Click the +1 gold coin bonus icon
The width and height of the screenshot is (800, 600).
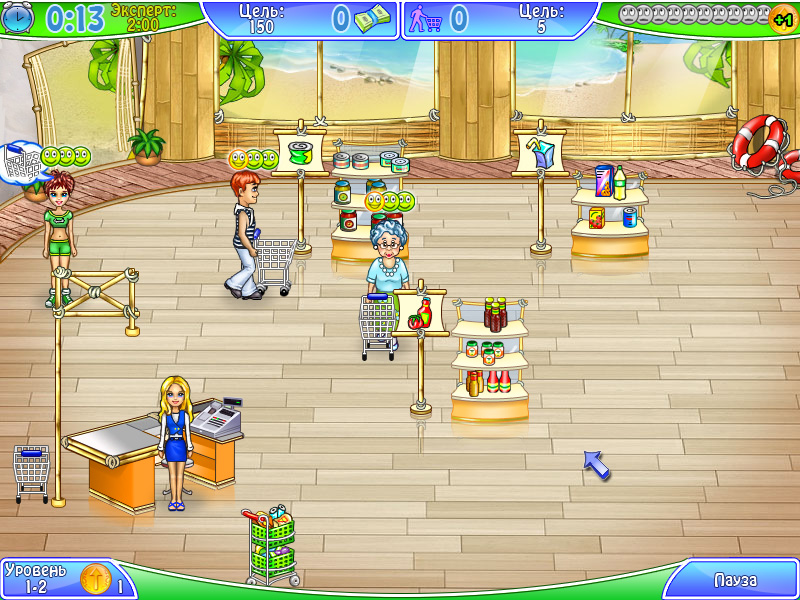[783, 19]
